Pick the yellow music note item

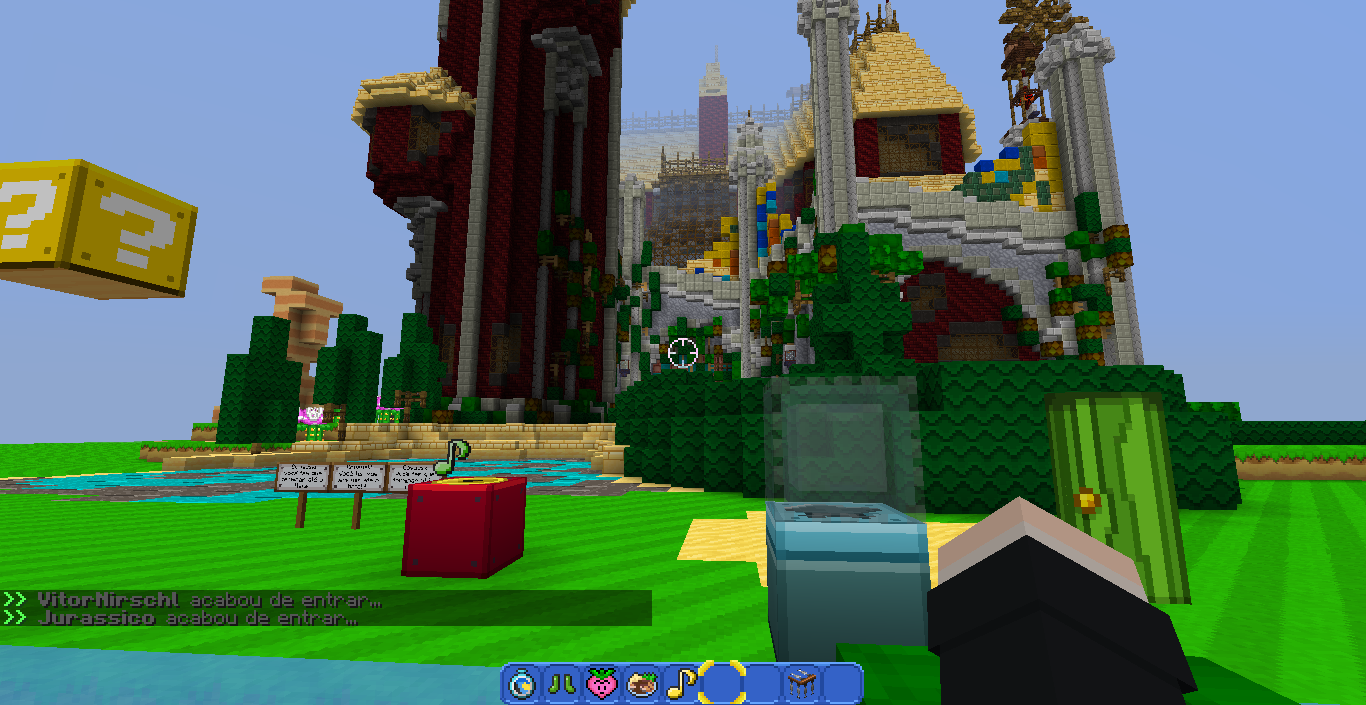click(x=681, y=684)
